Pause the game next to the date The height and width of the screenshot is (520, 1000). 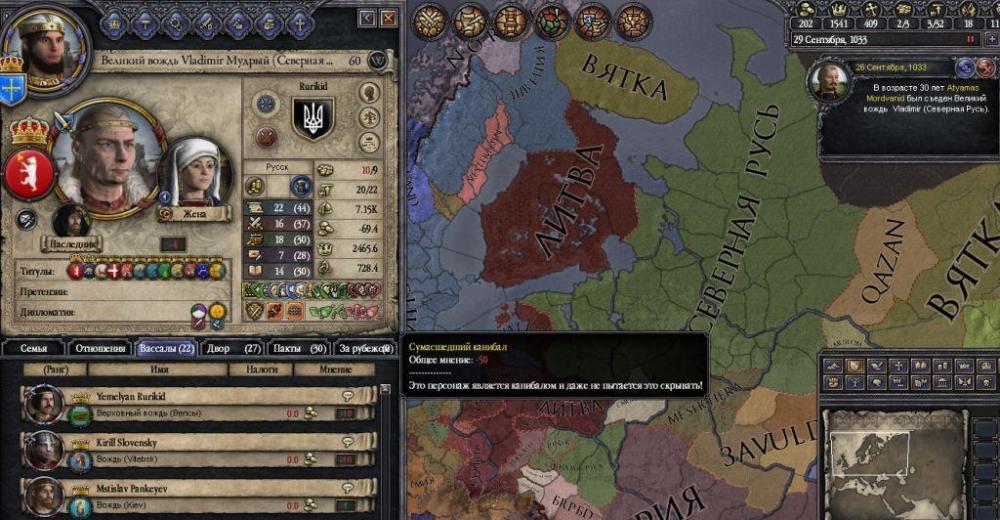pos(969,39)
